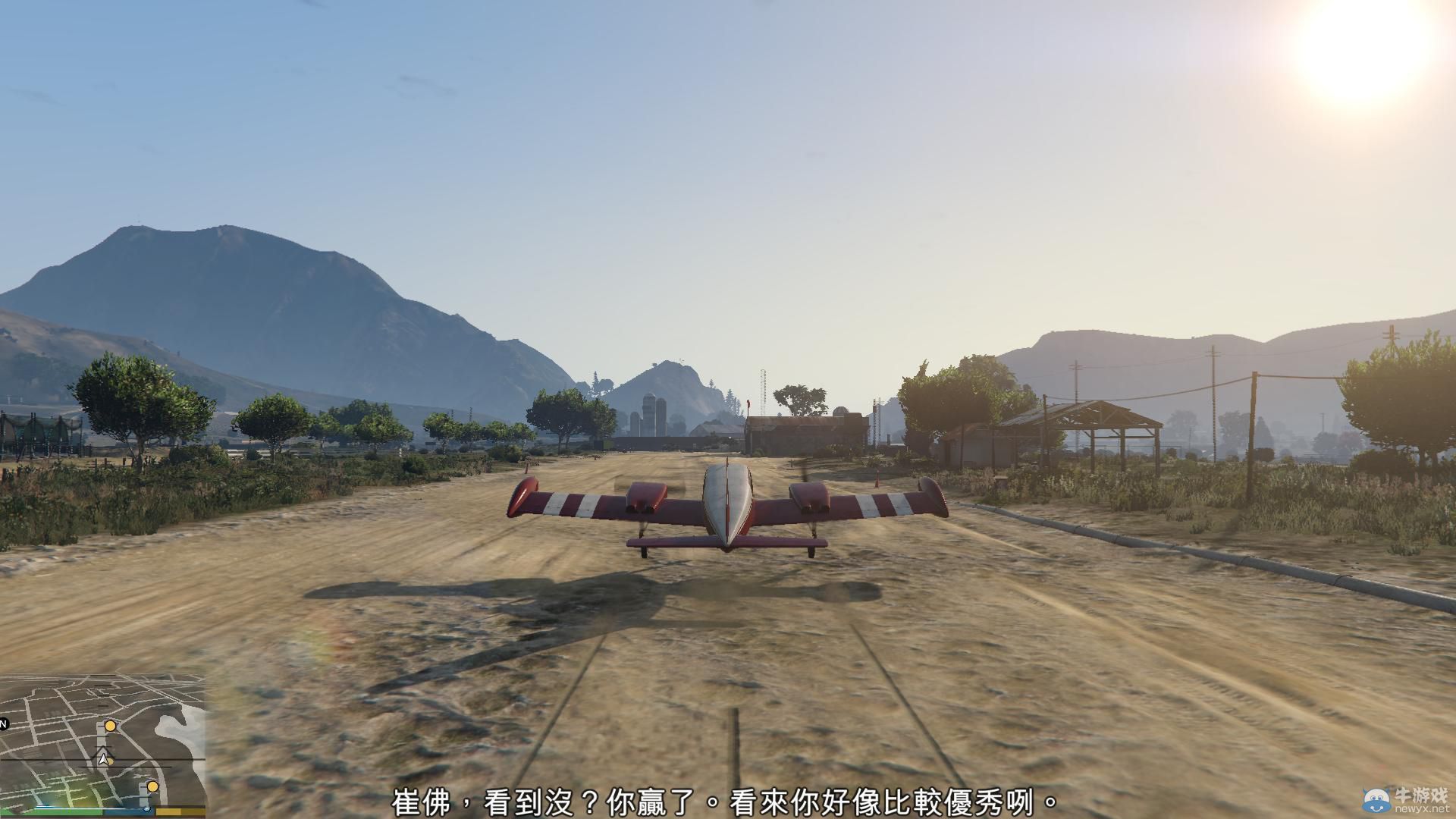Image resolution: width=1456 pixels, height=819 pixels.
Task: Click the 牛游戏 watermark text
Action: [x=1422, y=795]
